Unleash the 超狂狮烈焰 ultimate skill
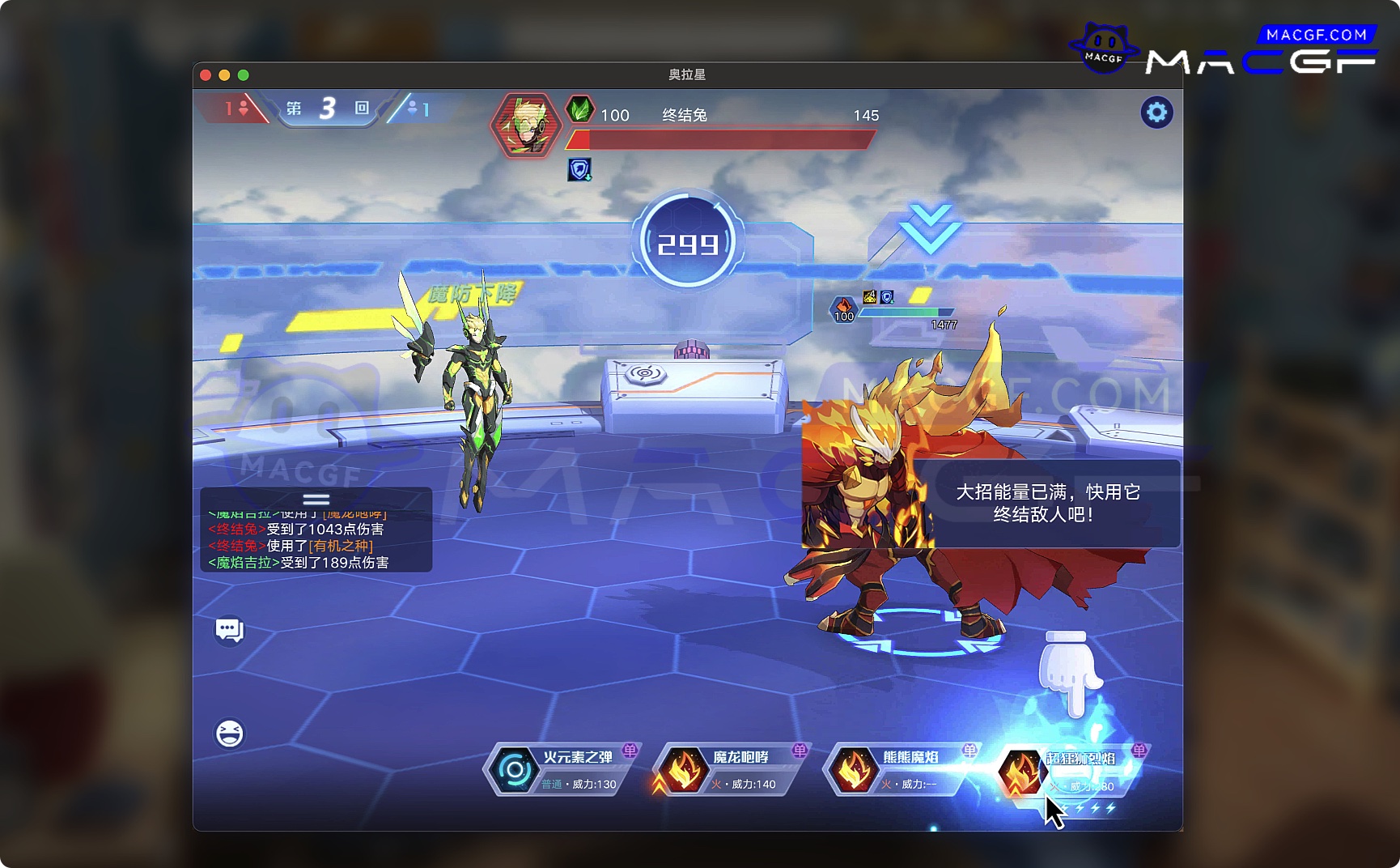Screen dimensions: 1400x868 [1068, 771]
